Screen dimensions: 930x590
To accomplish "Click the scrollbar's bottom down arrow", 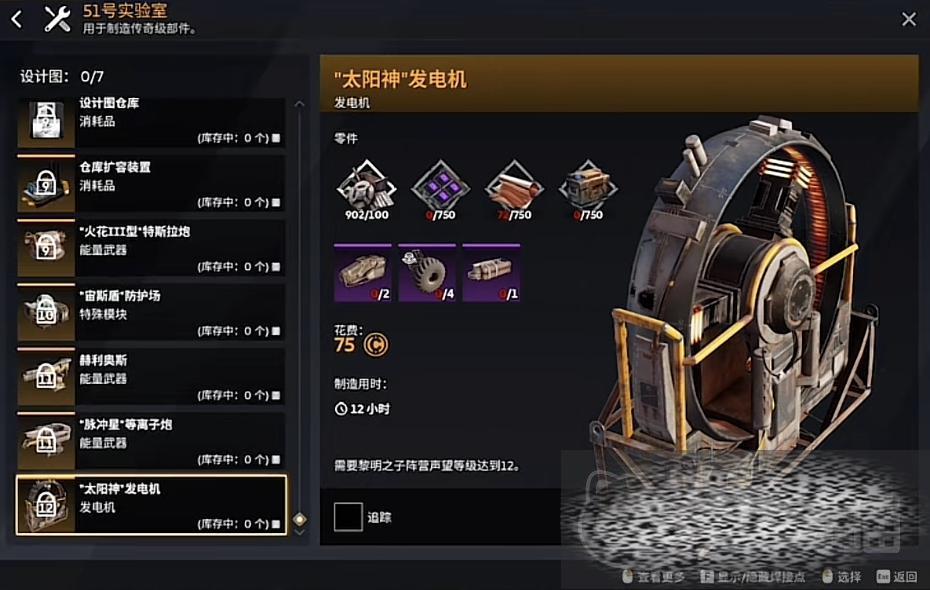I will [299, 531].
